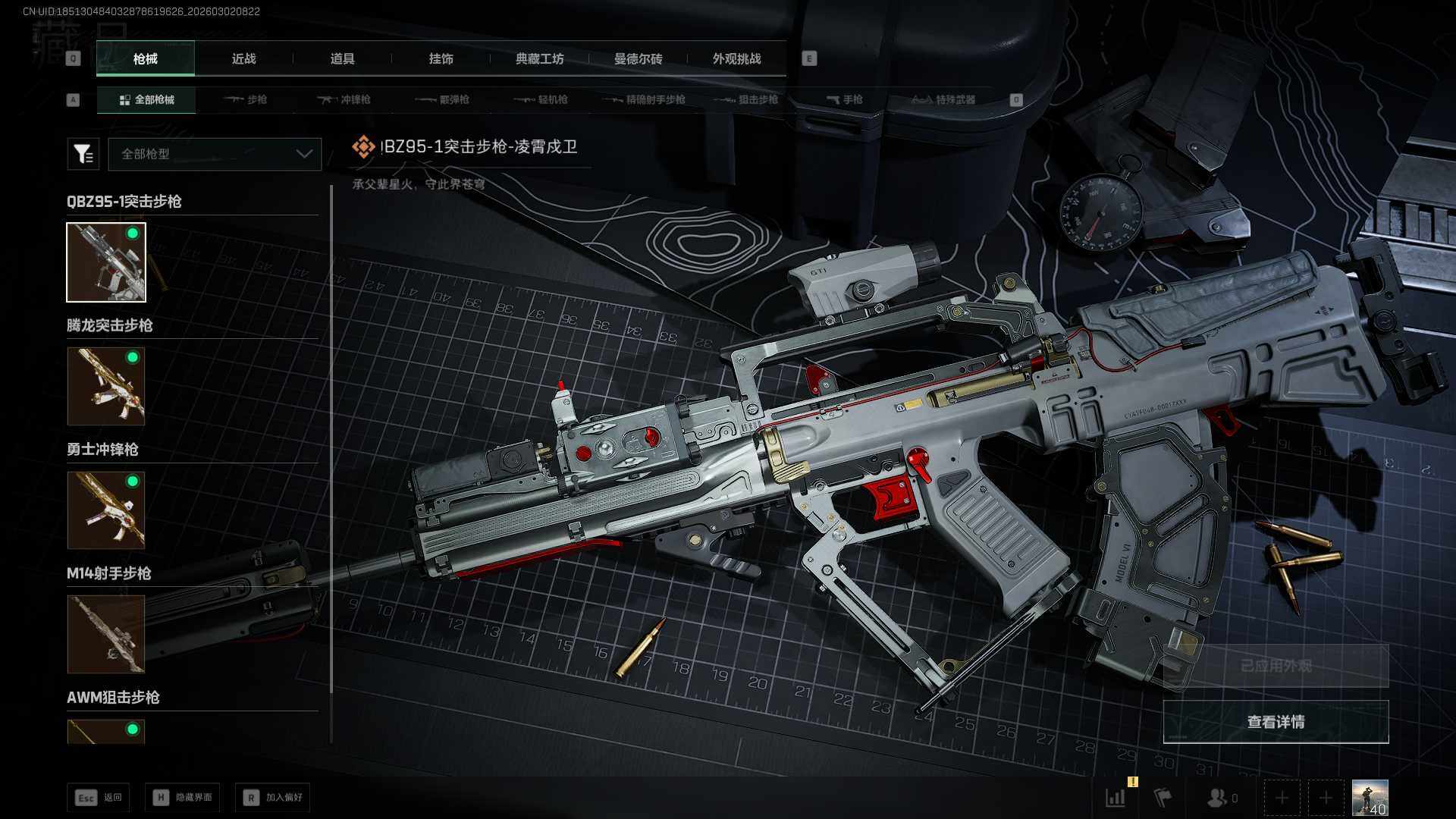Switch to the 外观挑战 tab
Image resolution: width=1456 pixels, height=819 pixels.
click(x=736, y=59)
